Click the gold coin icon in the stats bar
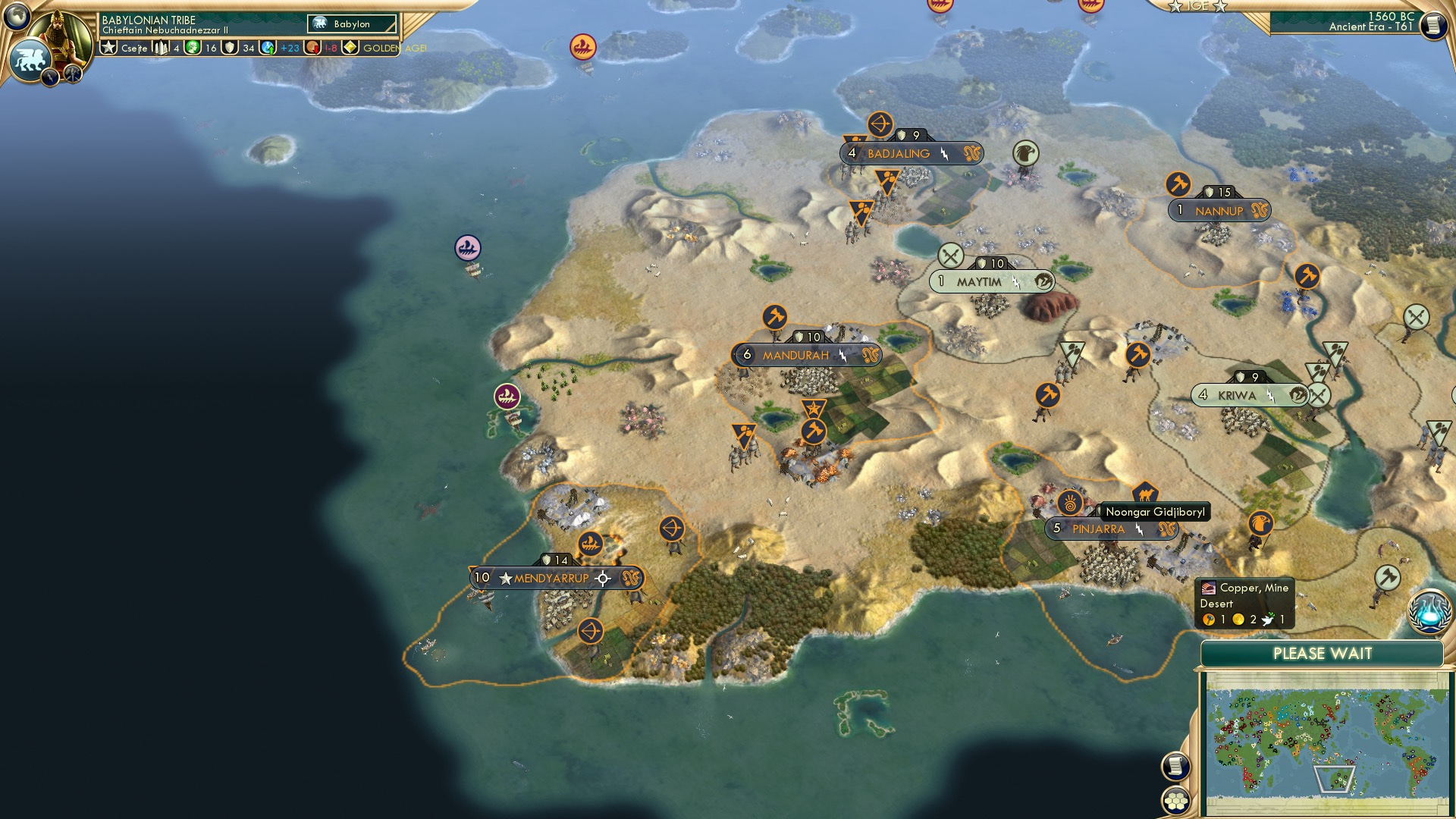This screenshot has height=819, width=1456. pyautogui.click(x=192, y=48)
